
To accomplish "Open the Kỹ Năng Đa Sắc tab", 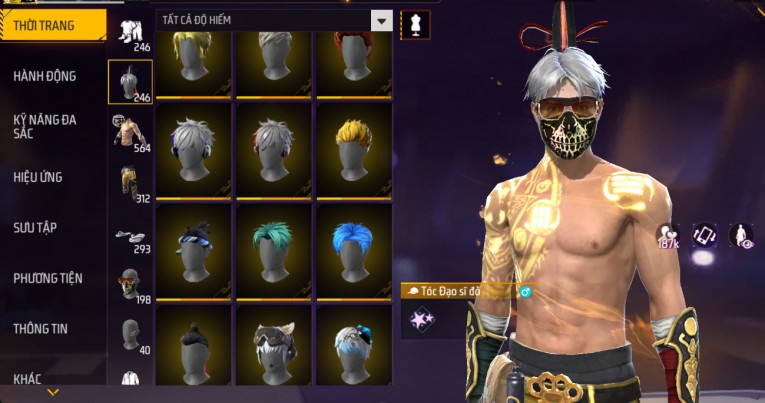I will (x=45, y=126).
